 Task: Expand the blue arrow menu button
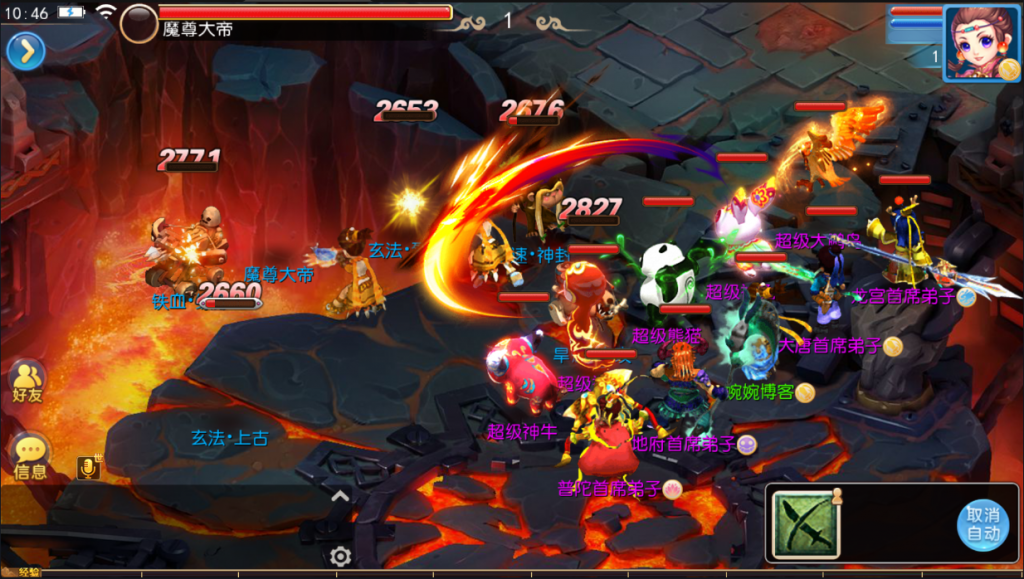click(x=26, y=51)
